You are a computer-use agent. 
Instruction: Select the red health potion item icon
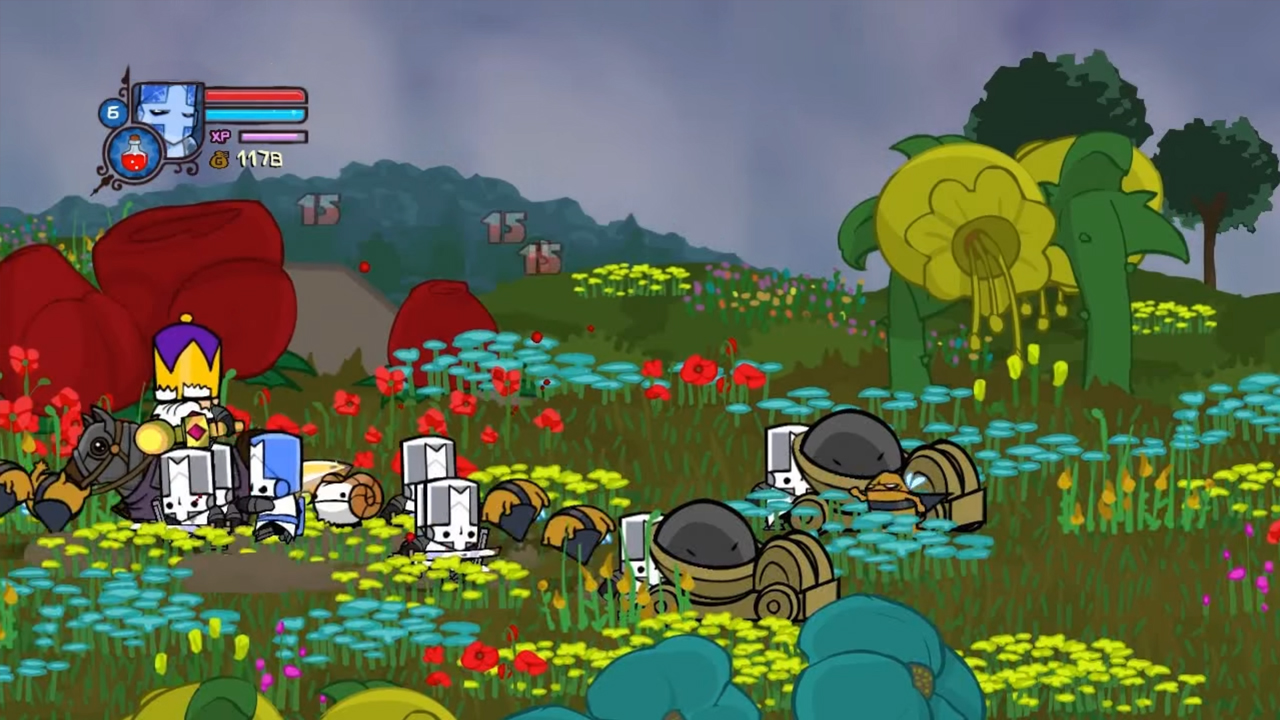tap(135, 155)
